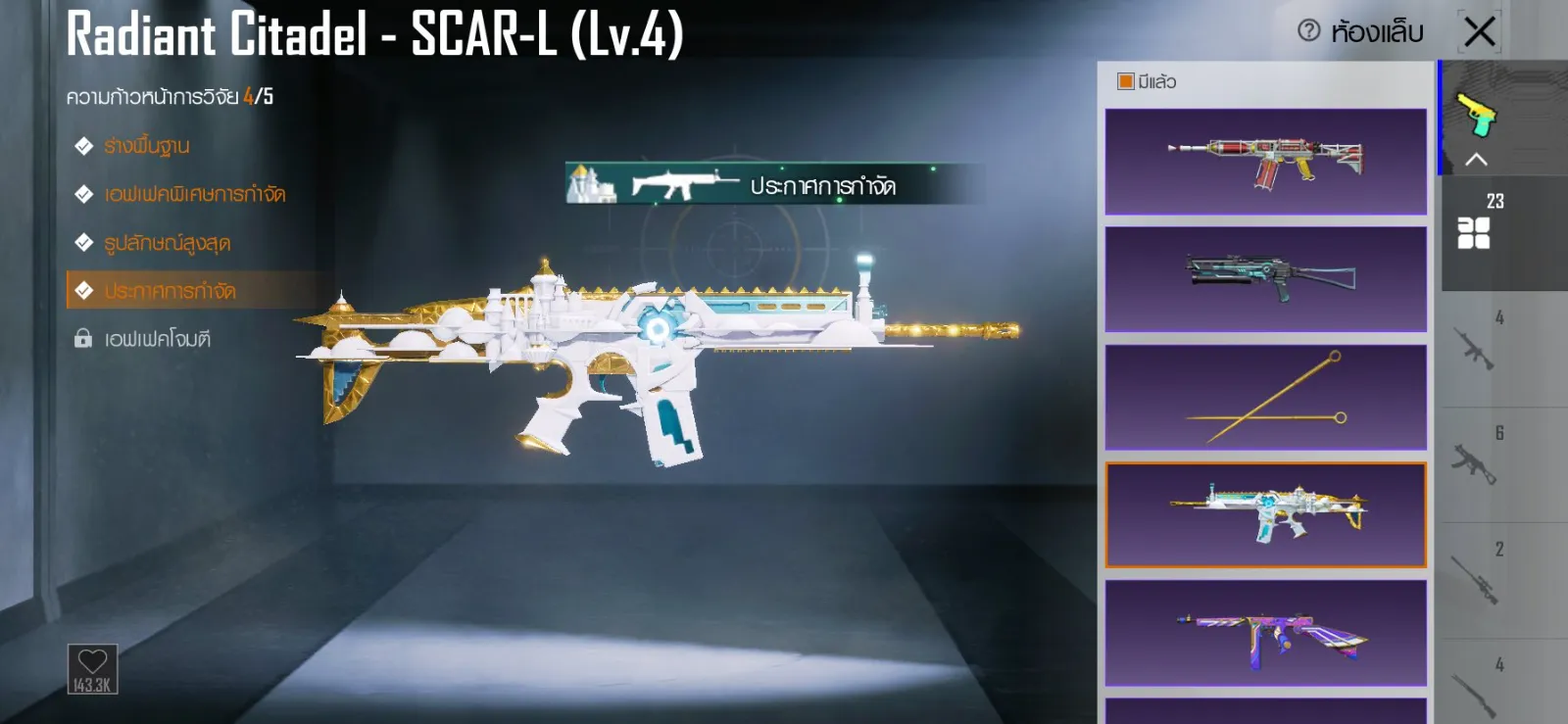Select the ประกาศการกำจัด stage entry
Viewport: 1568px width, 724px height.
tap(170, 291)
